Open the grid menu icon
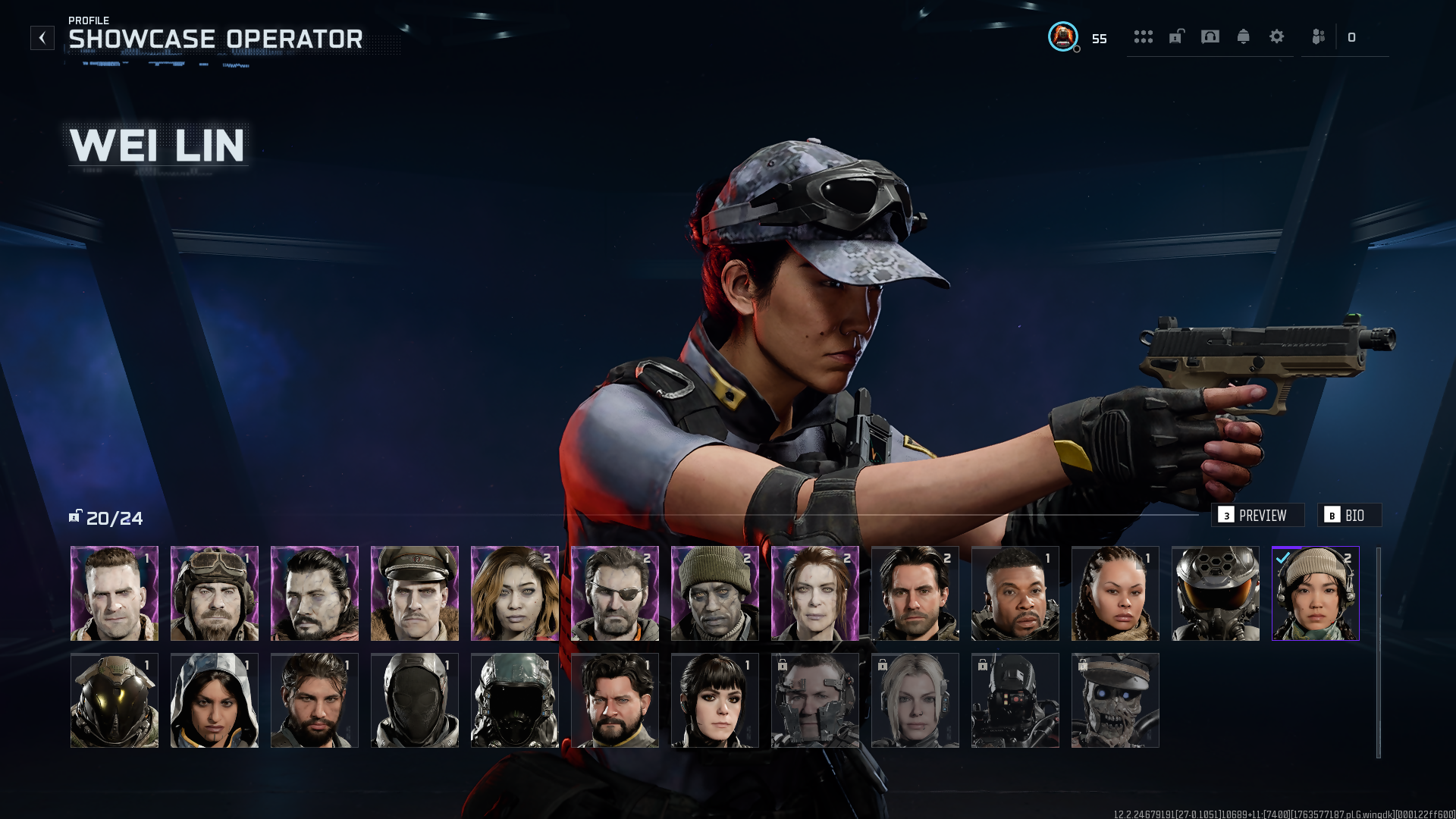 point(1144,37)
